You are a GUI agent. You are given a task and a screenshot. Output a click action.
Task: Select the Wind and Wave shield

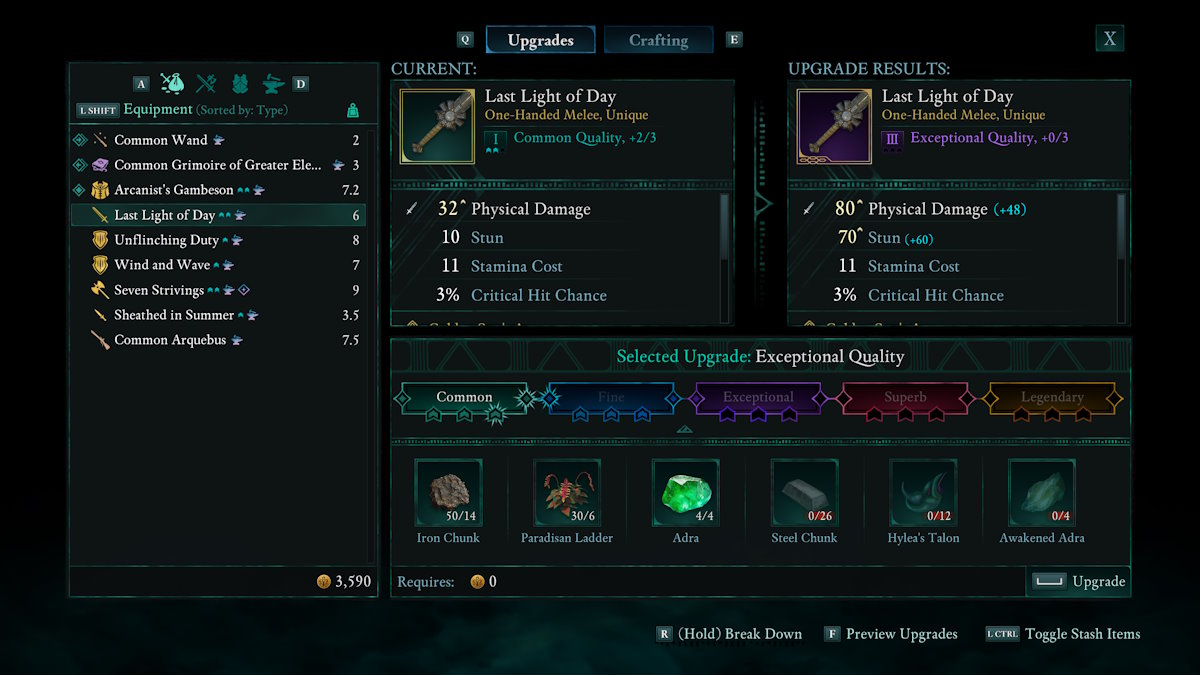[162, 265]
